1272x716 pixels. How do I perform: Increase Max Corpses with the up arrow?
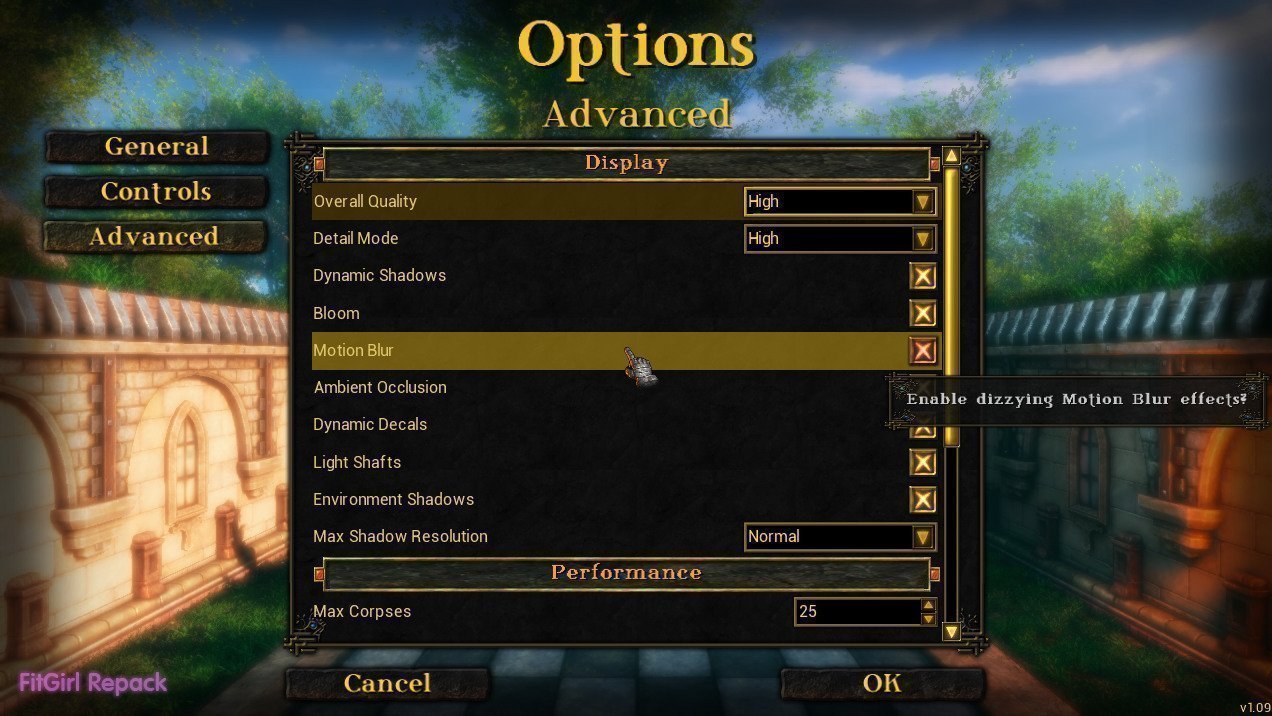tap(929, 605)
